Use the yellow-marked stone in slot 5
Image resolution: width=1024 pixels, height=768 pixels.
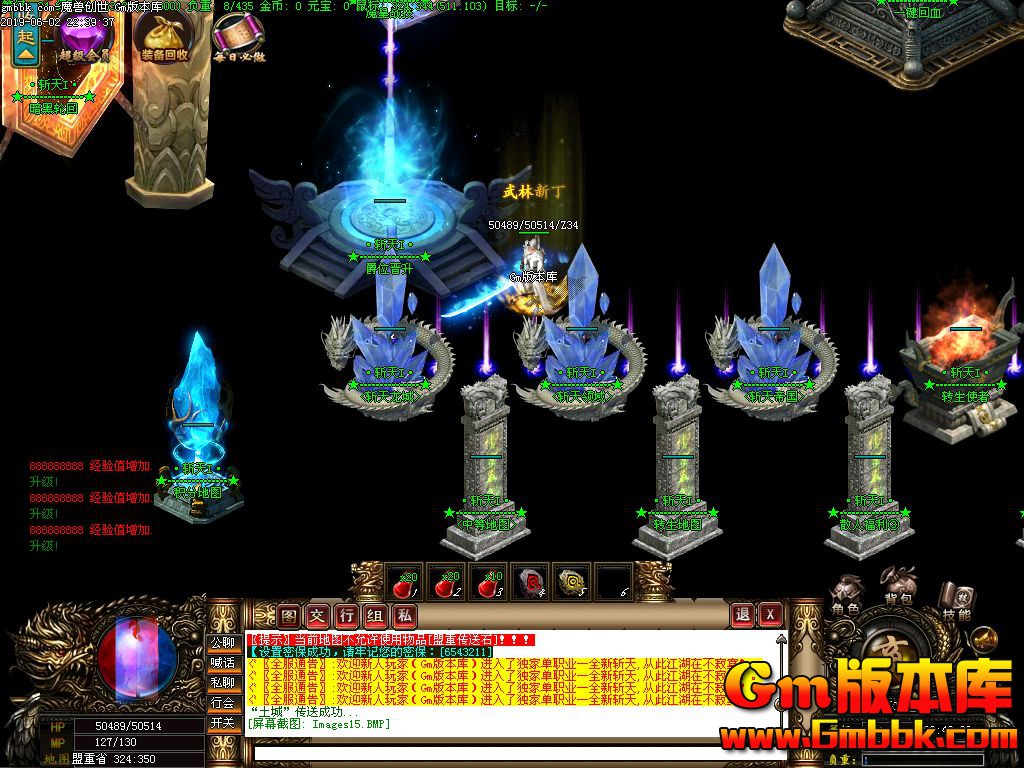click(573, 582)
